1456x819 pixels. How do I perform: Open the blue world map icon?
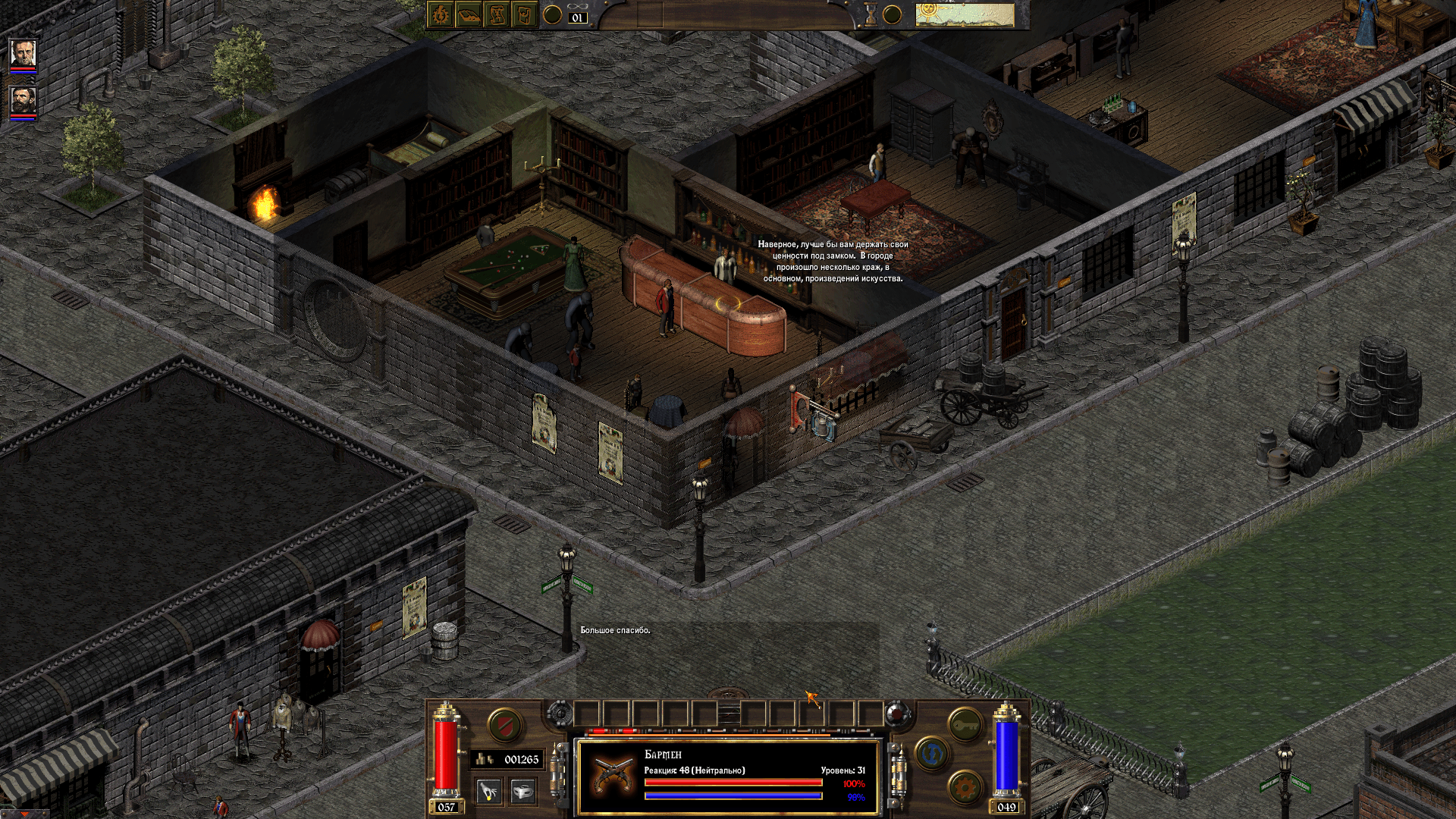click(x=932, y=754)
